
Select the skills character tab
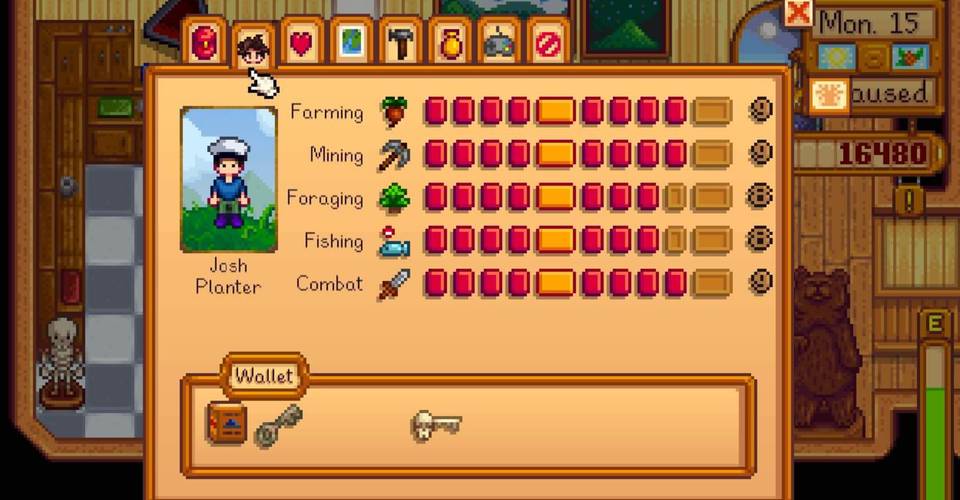point(253,45)
